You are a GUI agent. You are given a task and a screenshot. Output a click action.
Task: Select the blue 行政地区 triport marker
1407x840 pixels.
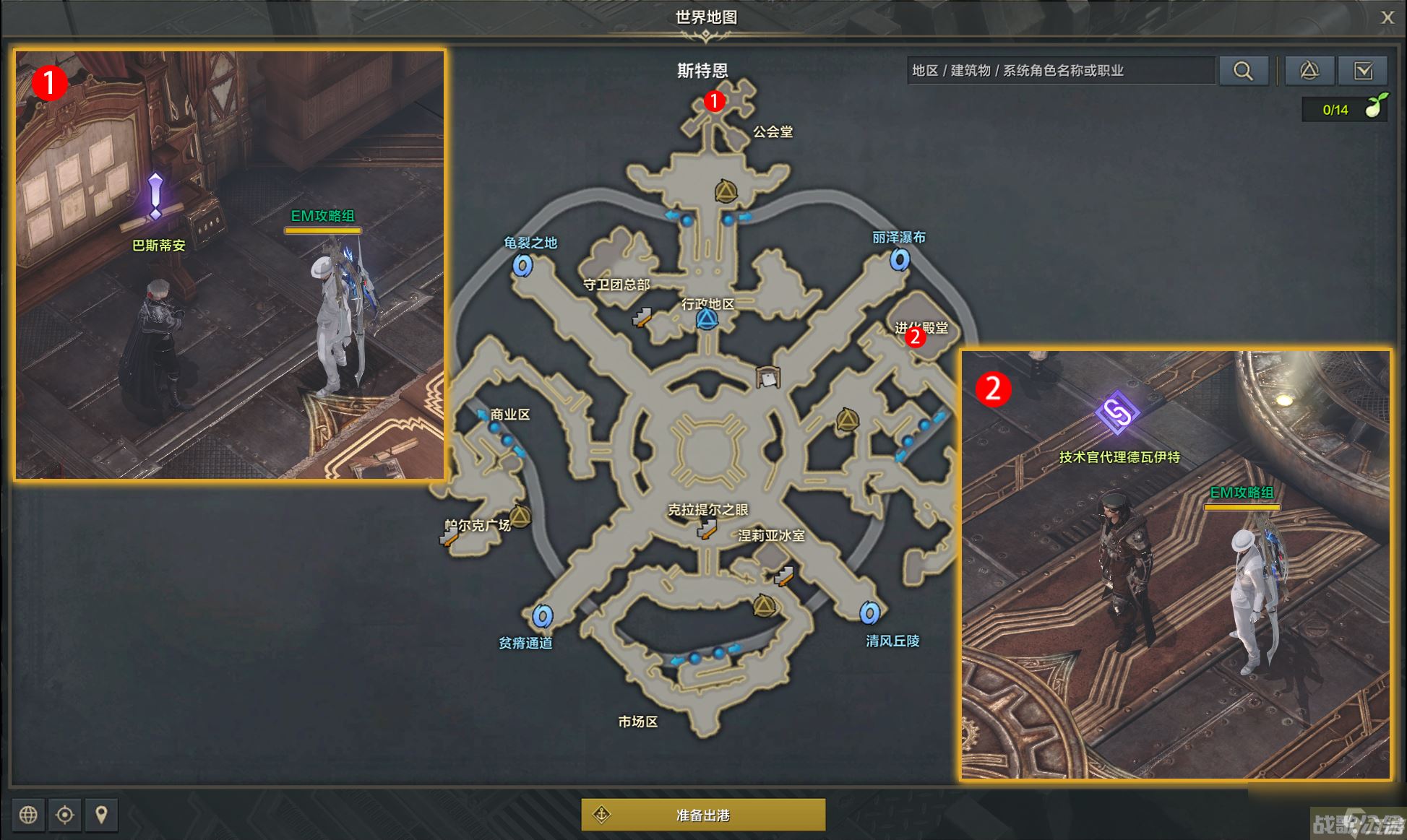pyautogui.click(x=707, y=319)
